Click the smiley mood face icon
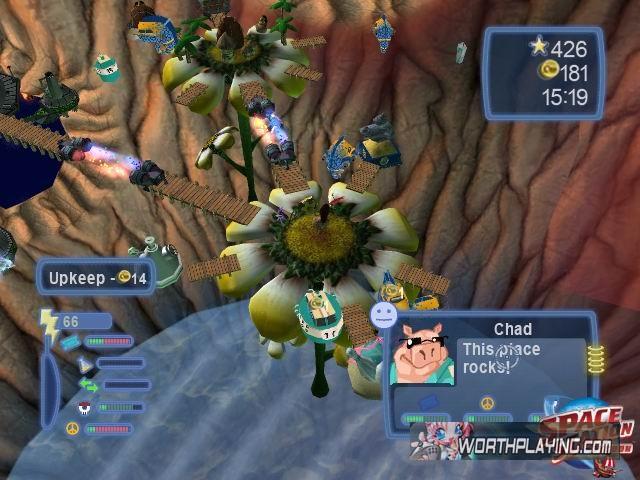Viewport: 640px width, 480px height. click(384, 316)
